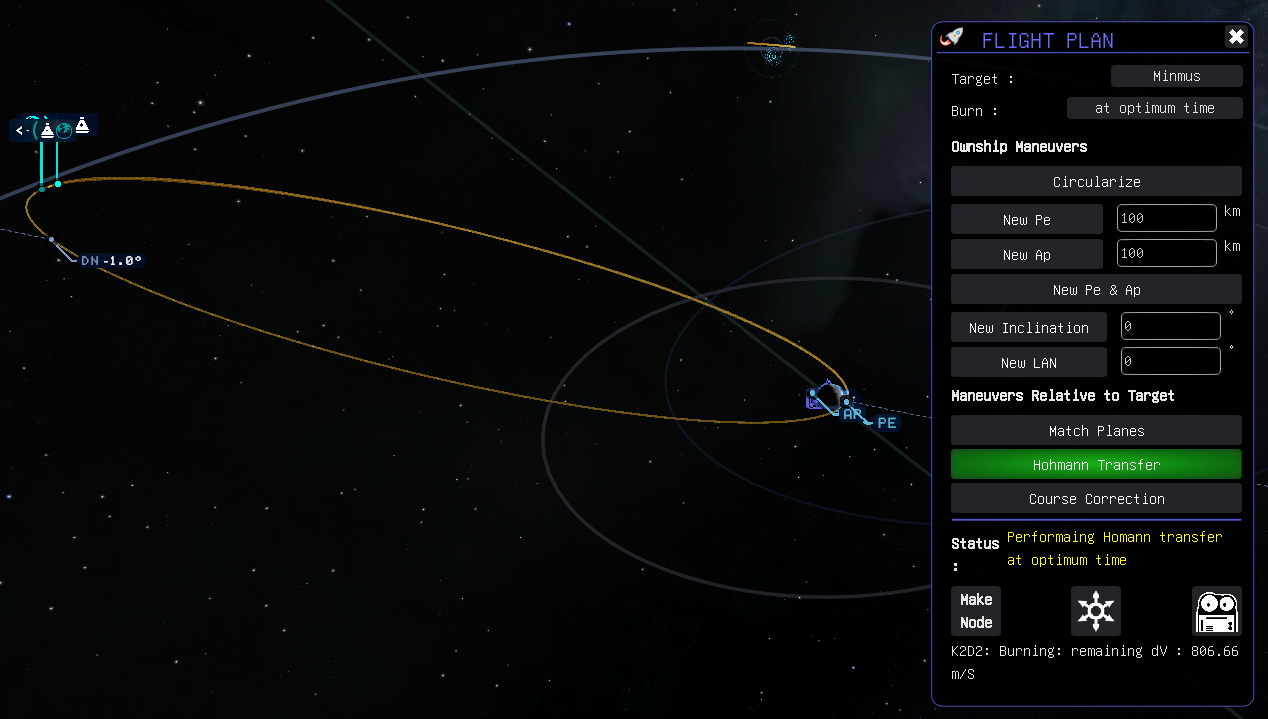This screenshot has width=1268, height=719.
Task: Edit the New Inclination degree field
Action: pos(1170,327)
